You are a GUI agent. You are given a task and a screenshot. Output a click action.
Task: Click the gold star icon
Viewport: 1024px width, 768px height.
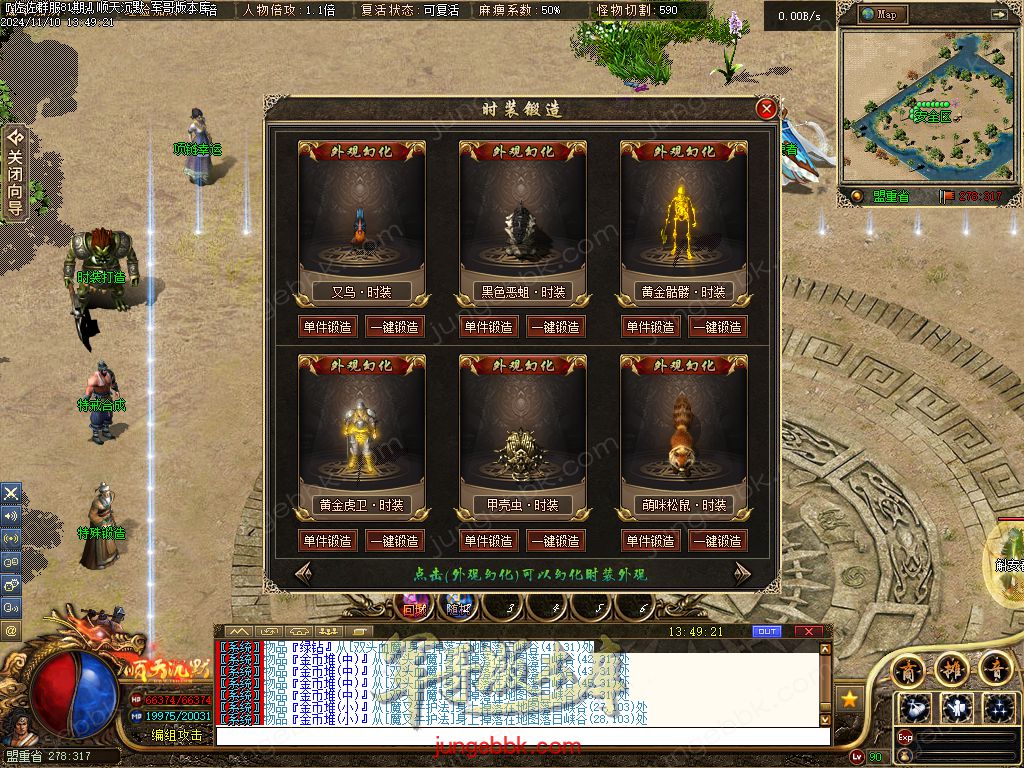coord(849,699)
